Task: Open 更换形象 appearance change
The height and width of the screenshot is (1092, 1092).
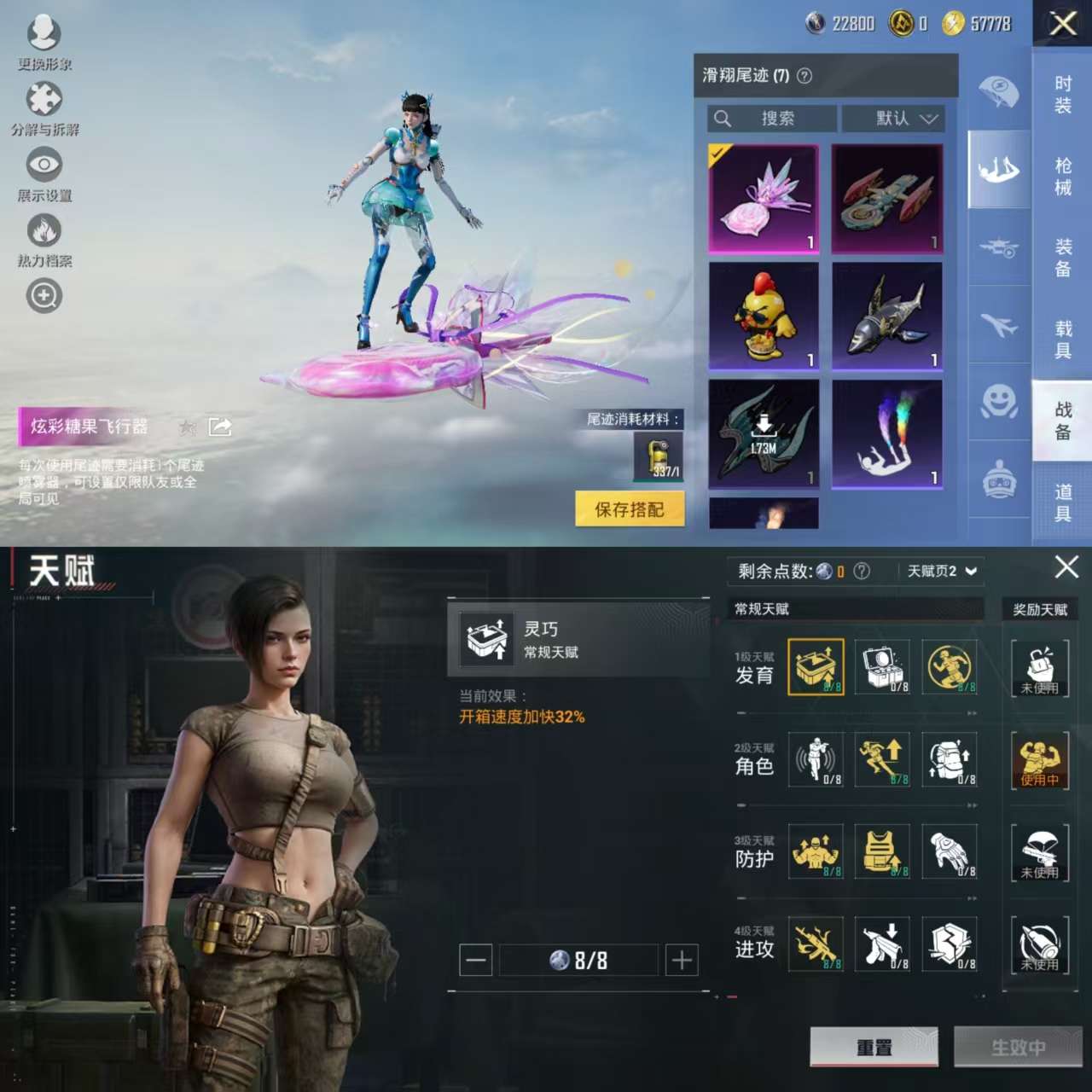Action: pos(44,43)
